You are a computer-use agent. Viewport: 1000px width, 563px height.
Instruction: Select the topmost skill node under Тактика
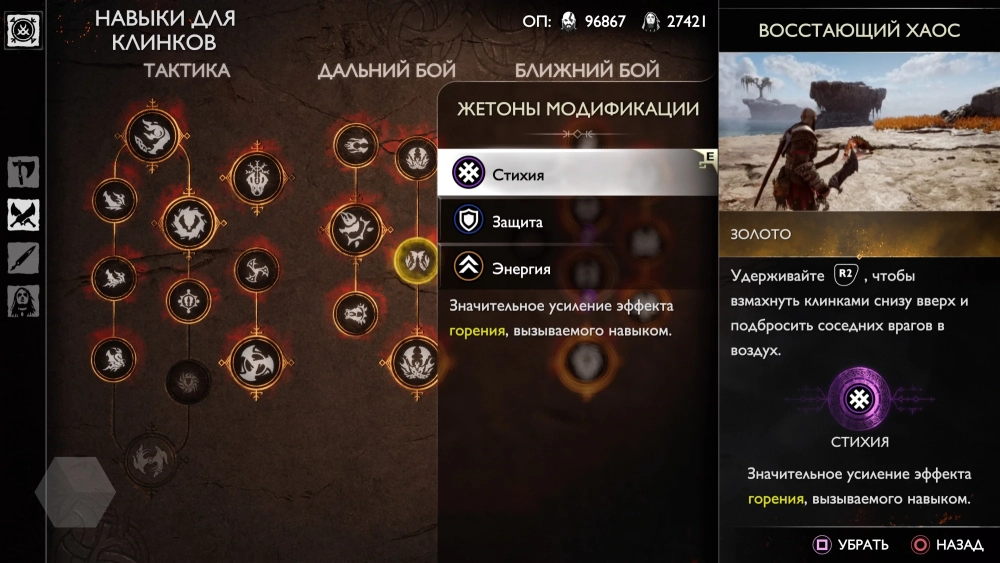click(x=153, y=134)
